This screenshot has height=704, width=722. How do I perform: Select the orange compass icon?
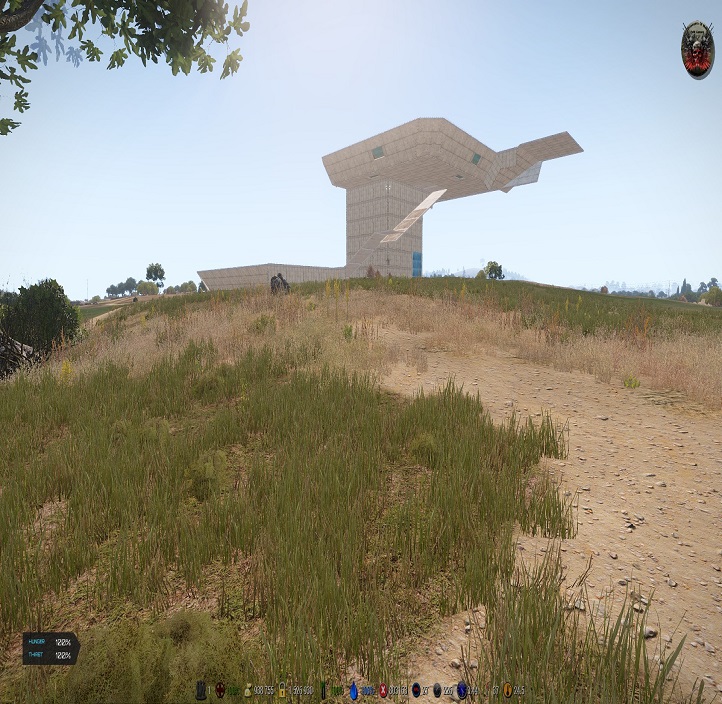click(507, 690)
